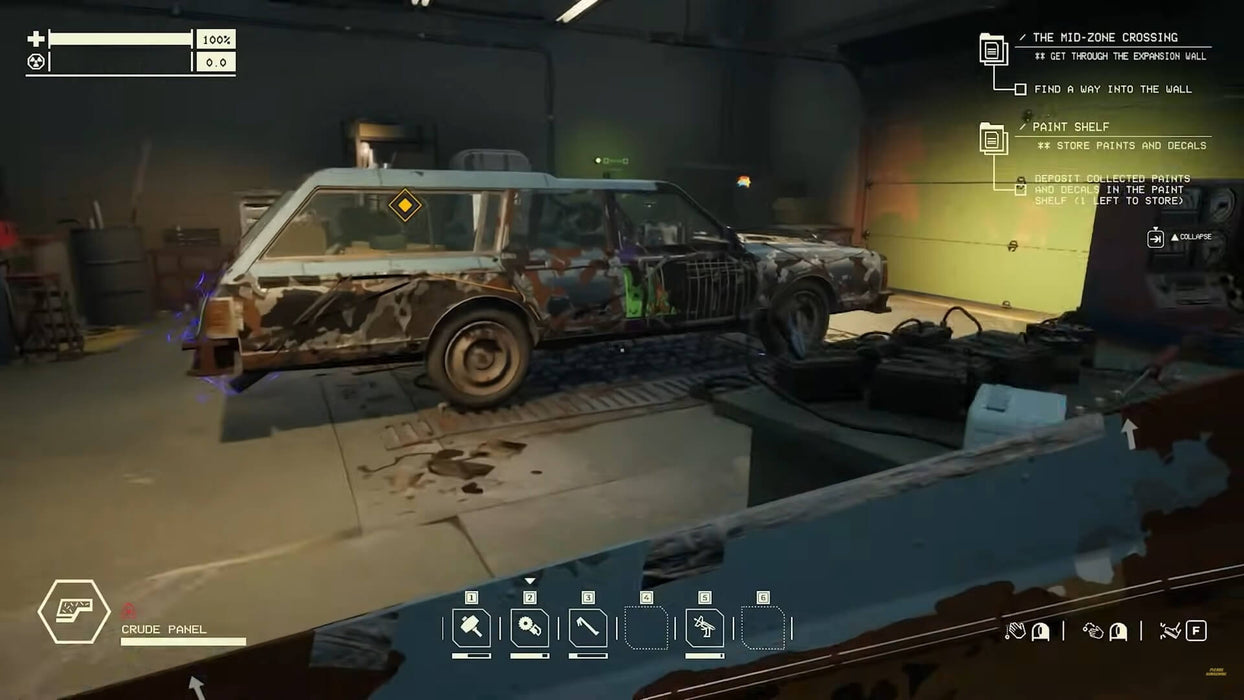The image size is (1244, 700).
Task: Select the hammer in hotbar slot 1
Action: click(x=470, y=628)
